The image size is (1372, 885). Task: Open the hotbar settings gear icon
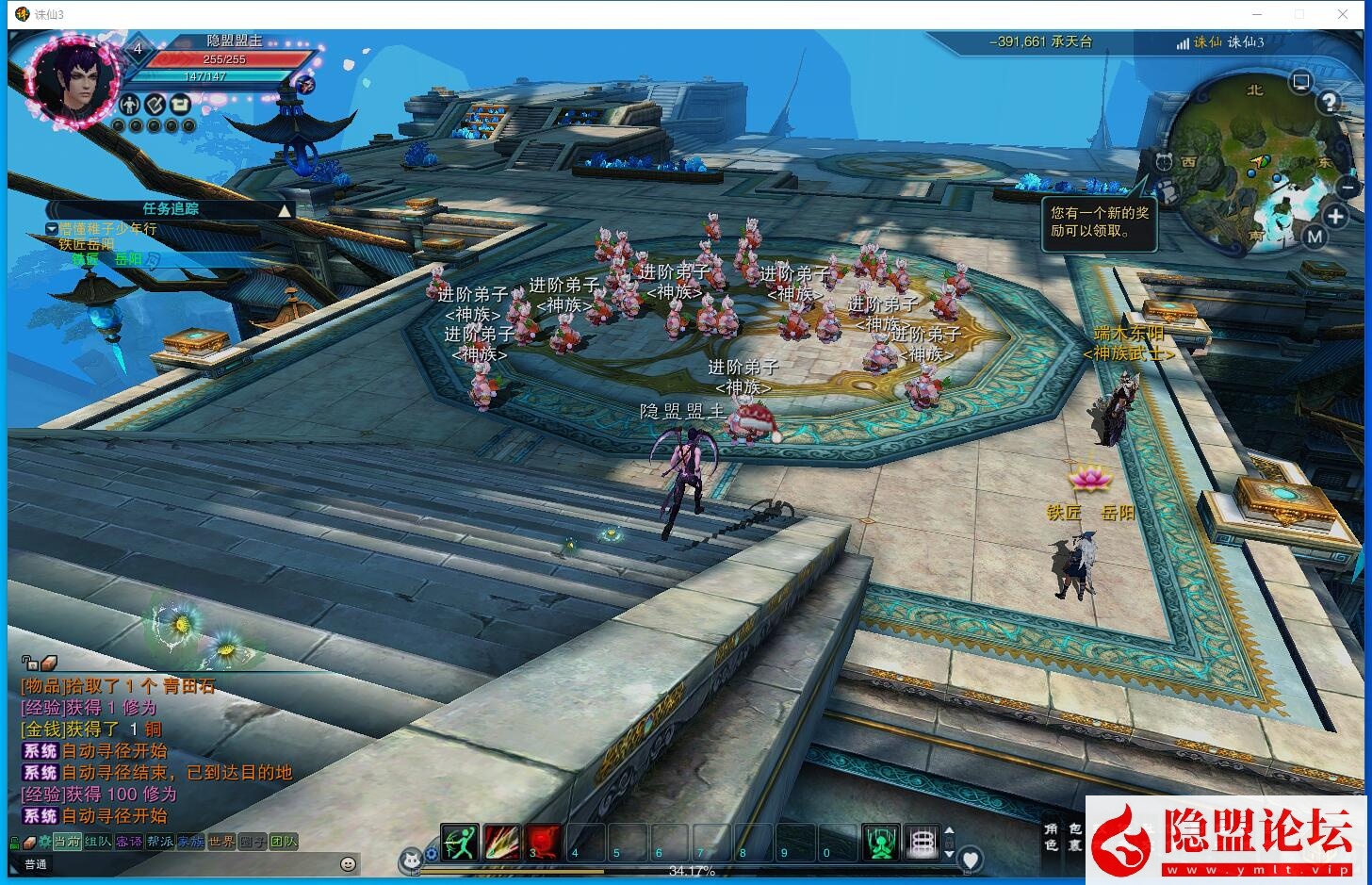(432, 854)
